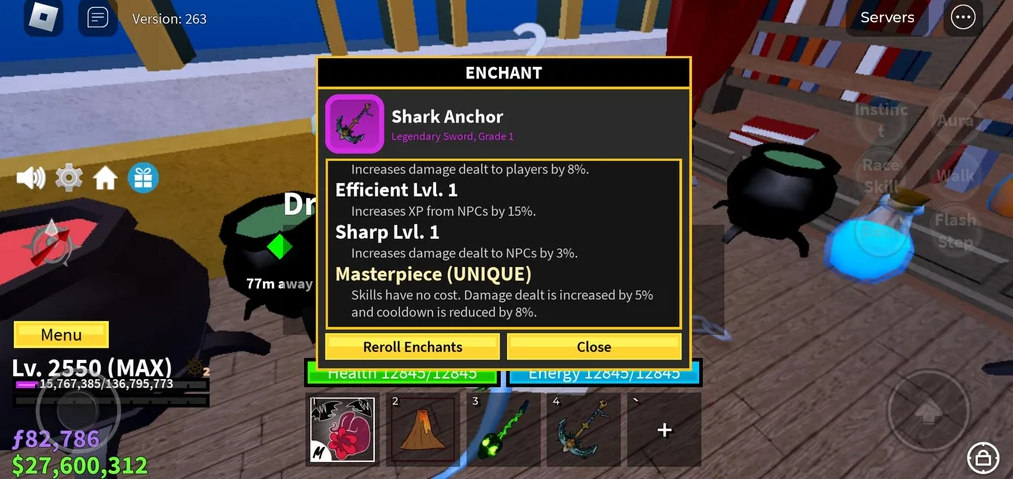Click the white home icon

click(x=105, y=178)
